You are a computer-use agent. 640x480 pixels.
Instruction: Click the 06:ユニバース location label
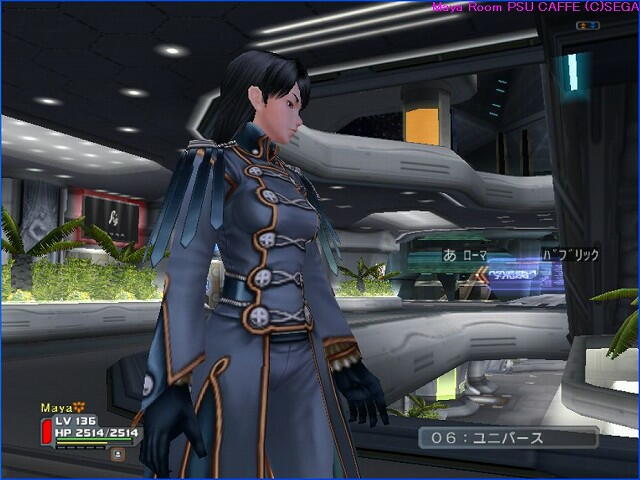coord(508,438)
